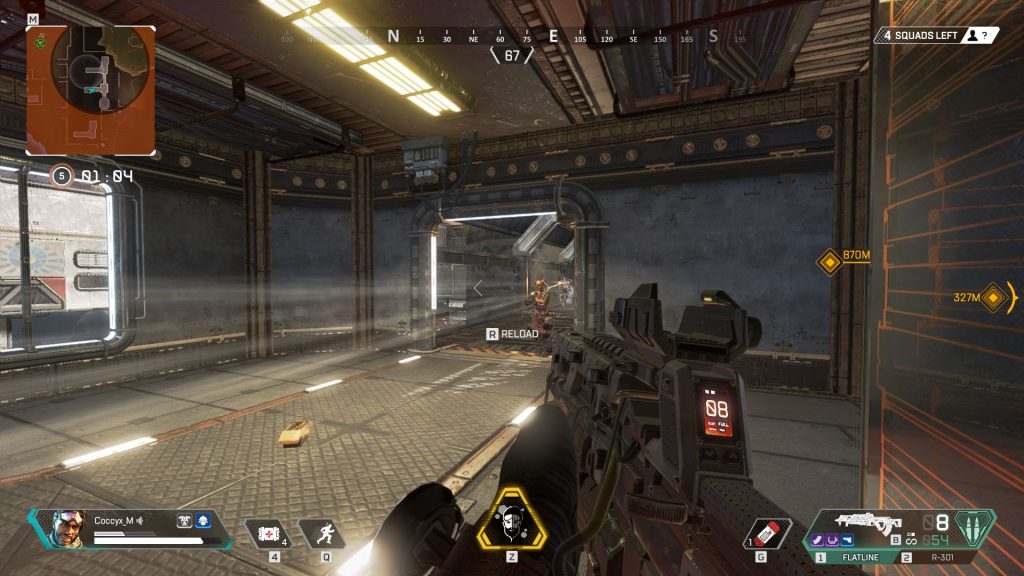Switch to the R-301 weapon slot
The height and width of the screenshot is (576, 1024).
click(x=943, y=557)
